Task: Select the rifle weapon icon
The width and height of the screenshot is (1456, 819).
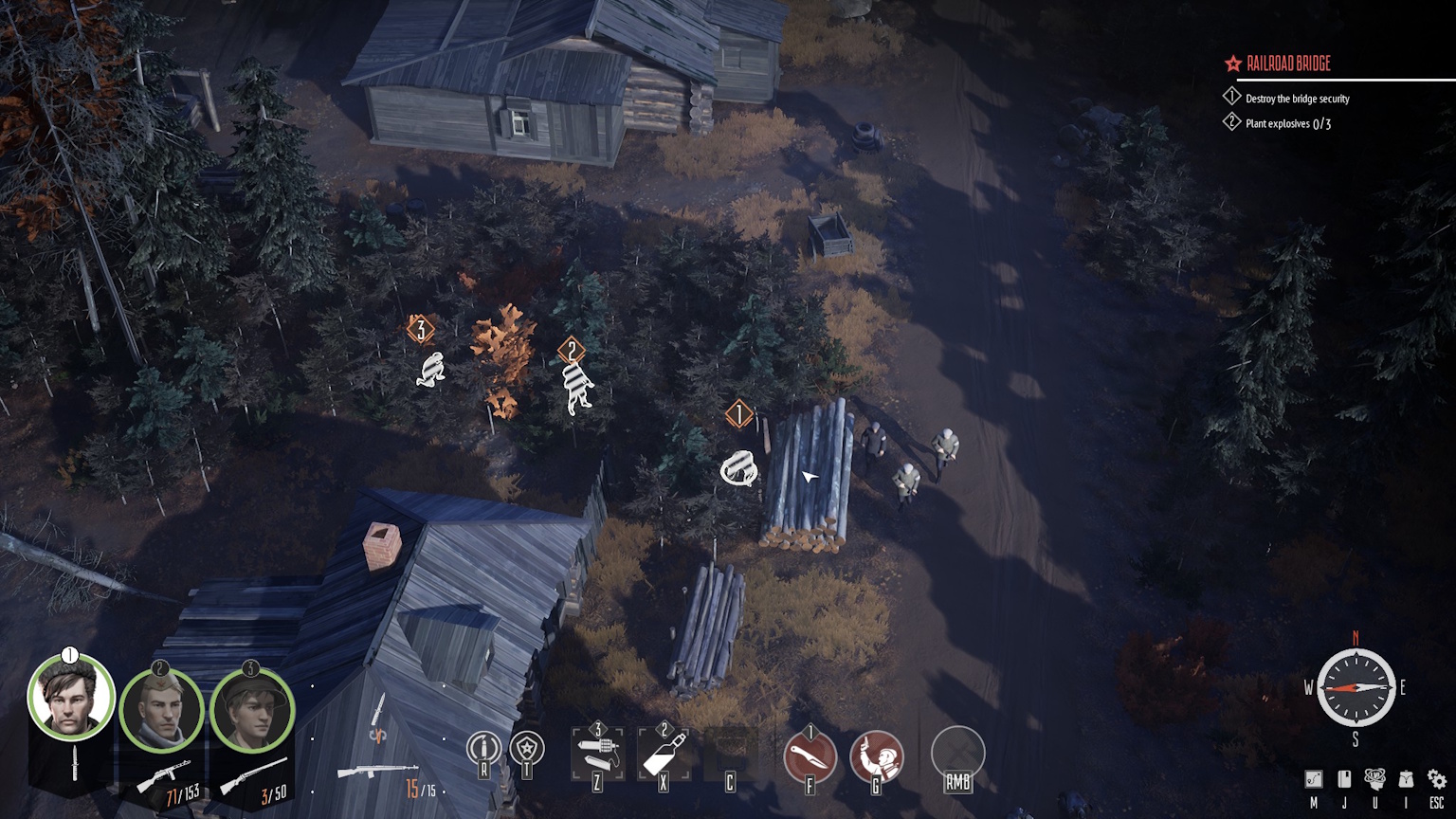Action: (377, 773)
